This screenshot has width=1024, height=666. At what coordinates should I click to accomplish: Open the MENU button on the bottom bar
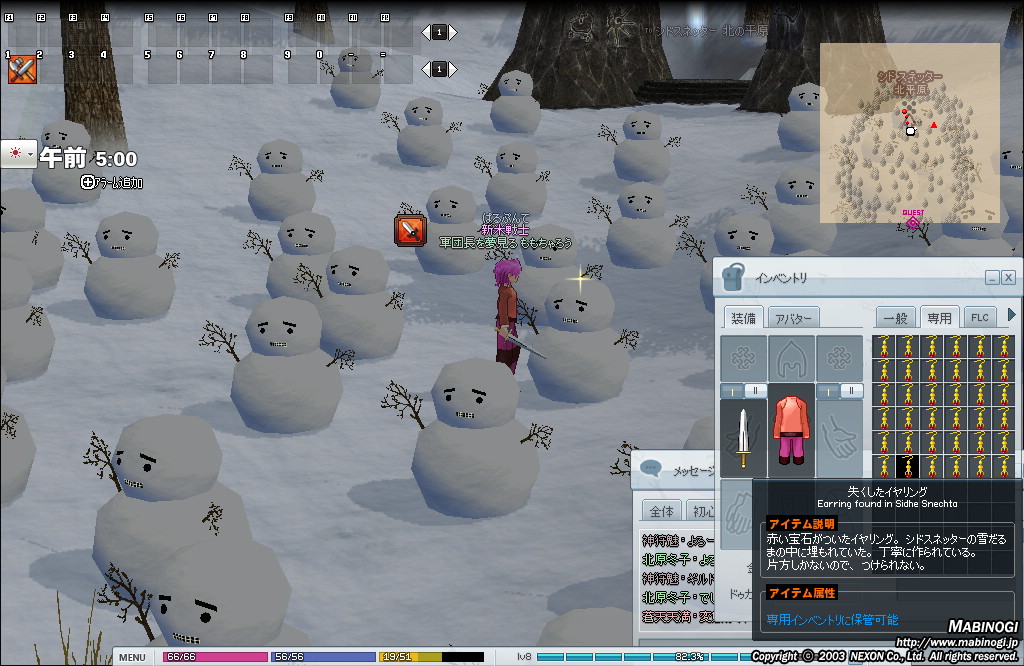point(131,657)
